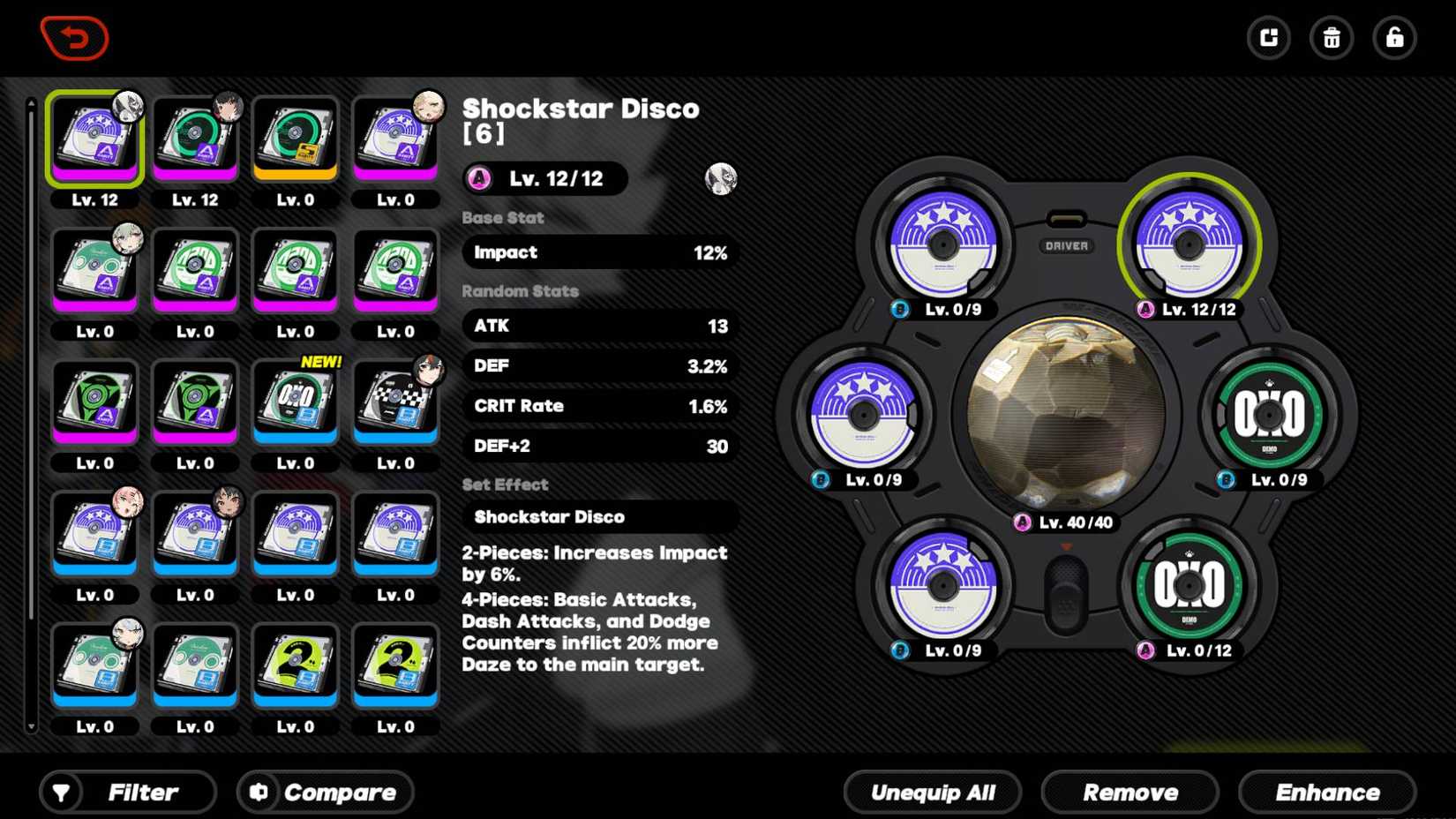Open the batch salvage icon at top right
Viewport: 1456px width, 819px height.
point(1268,38)
